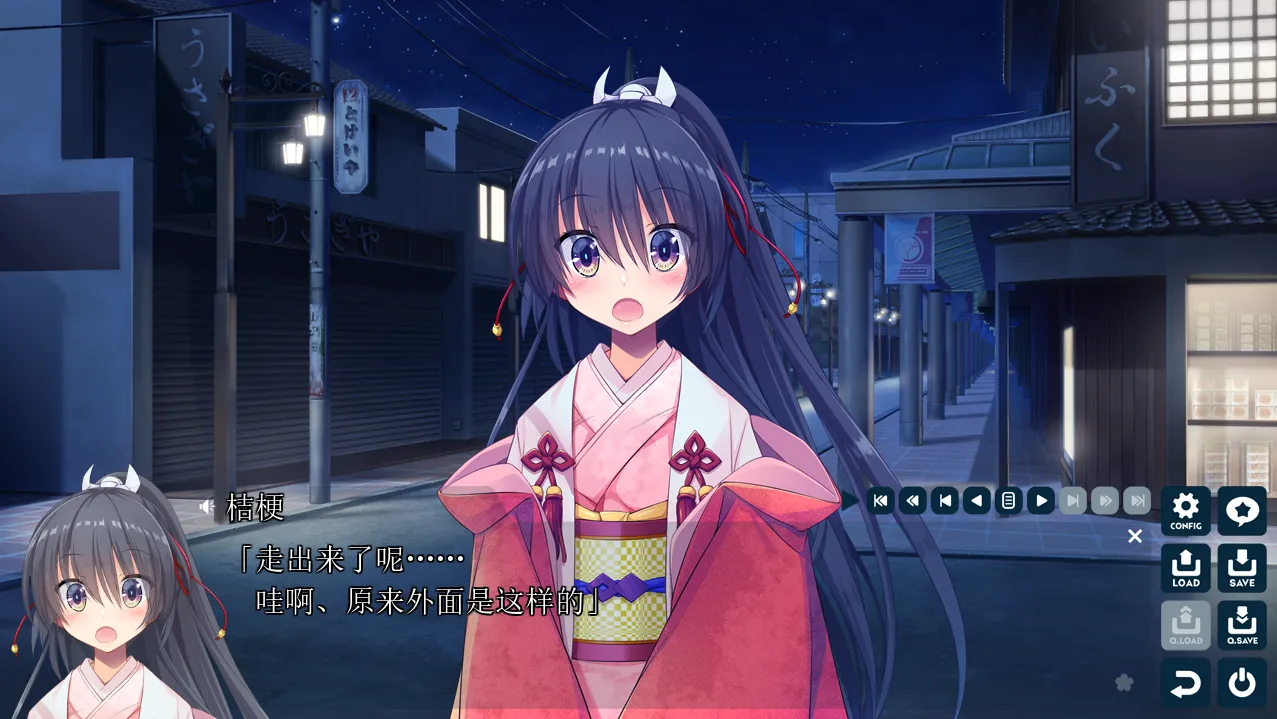Click the single right-pointing play arrow
This screenshot has width=1277, height=719.
point(1041,500)
